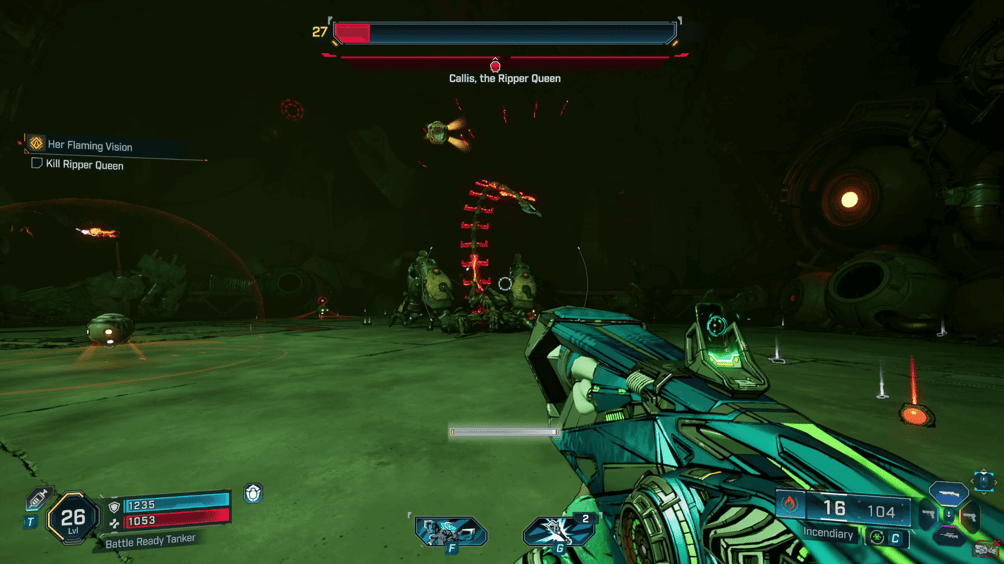1004x564 pixels.
Task: Select the top weapon slot
Action: [x=948, y=493]
